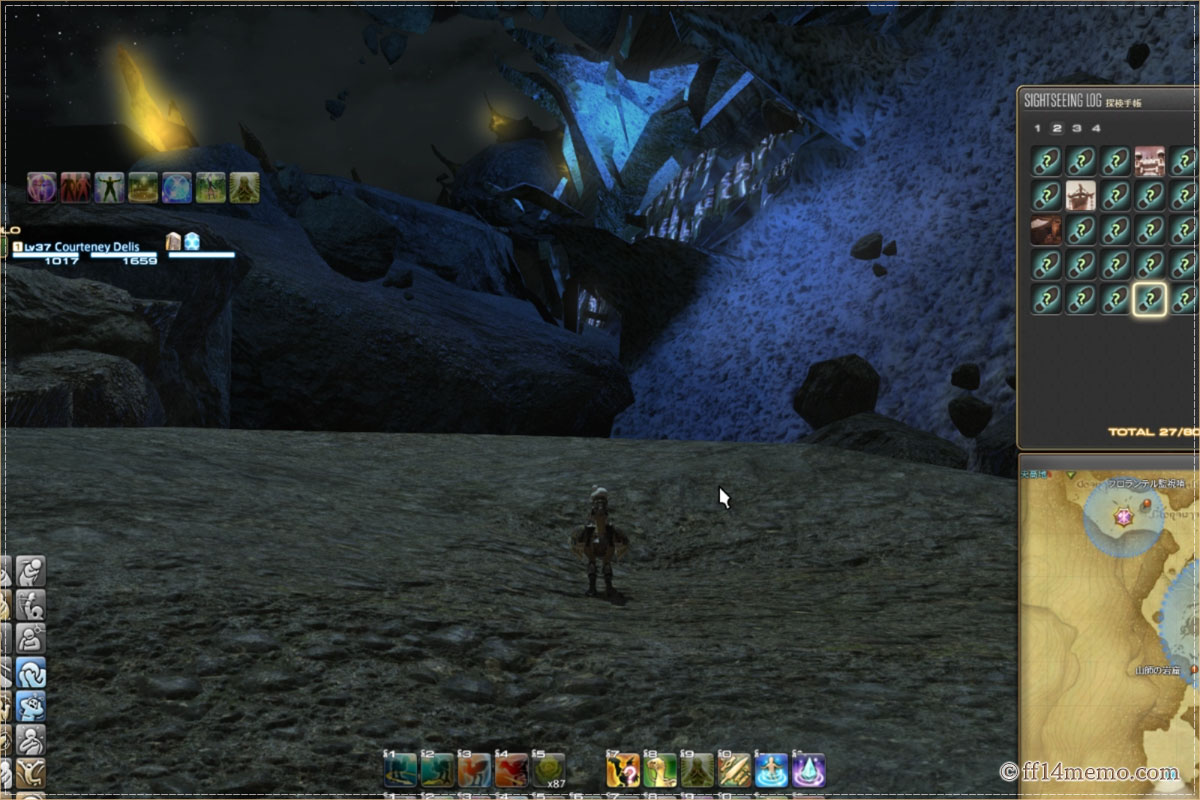Go to Sightseeing Log page 4

pos(1096,128)
